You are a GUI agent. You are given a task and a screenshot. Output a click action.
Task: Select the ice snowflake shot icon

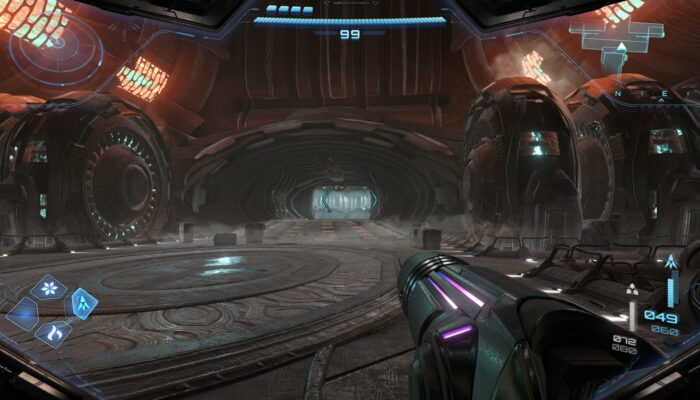click(48, 289)
